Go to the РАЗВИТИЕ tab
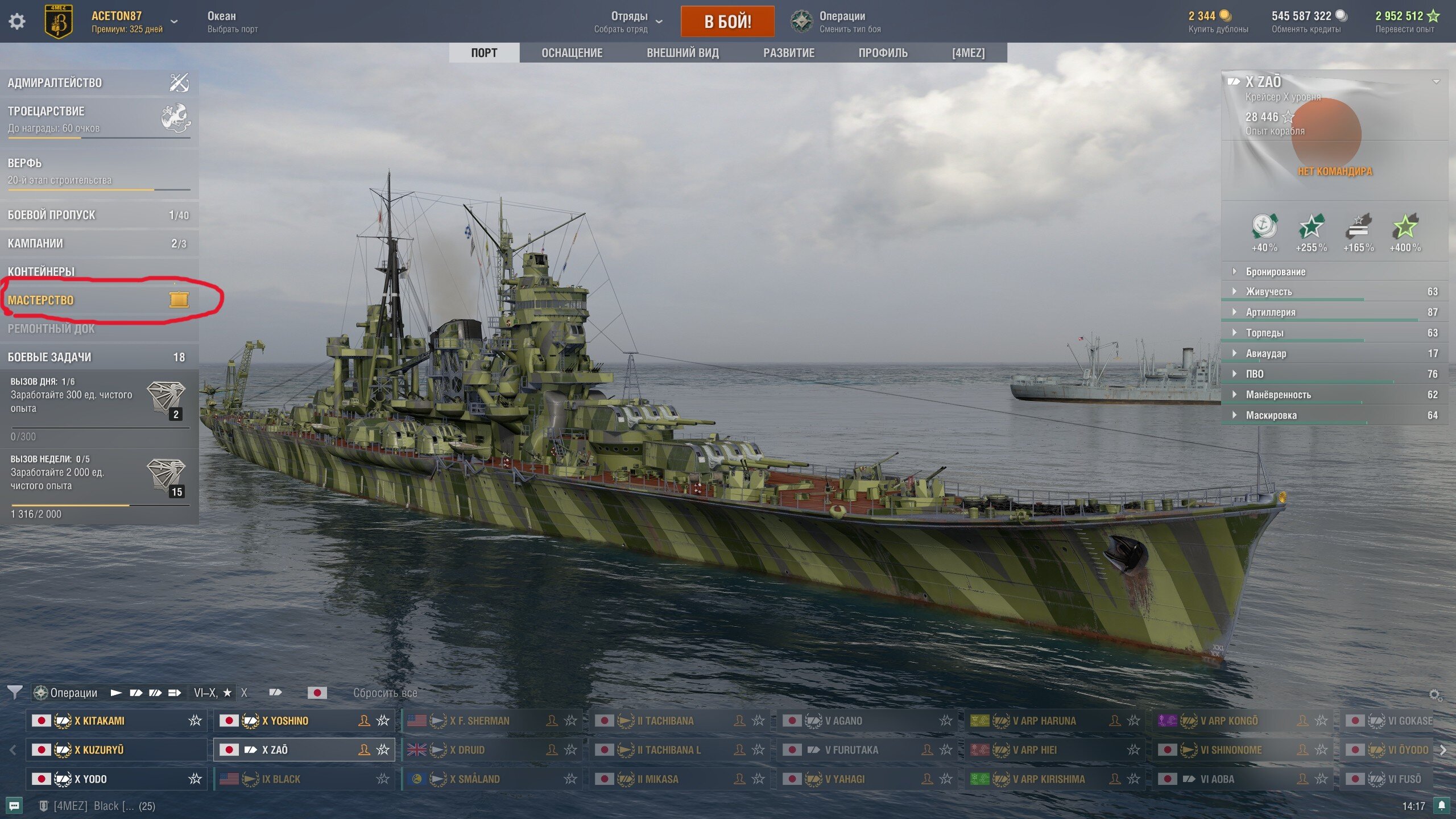 point(788,53)
